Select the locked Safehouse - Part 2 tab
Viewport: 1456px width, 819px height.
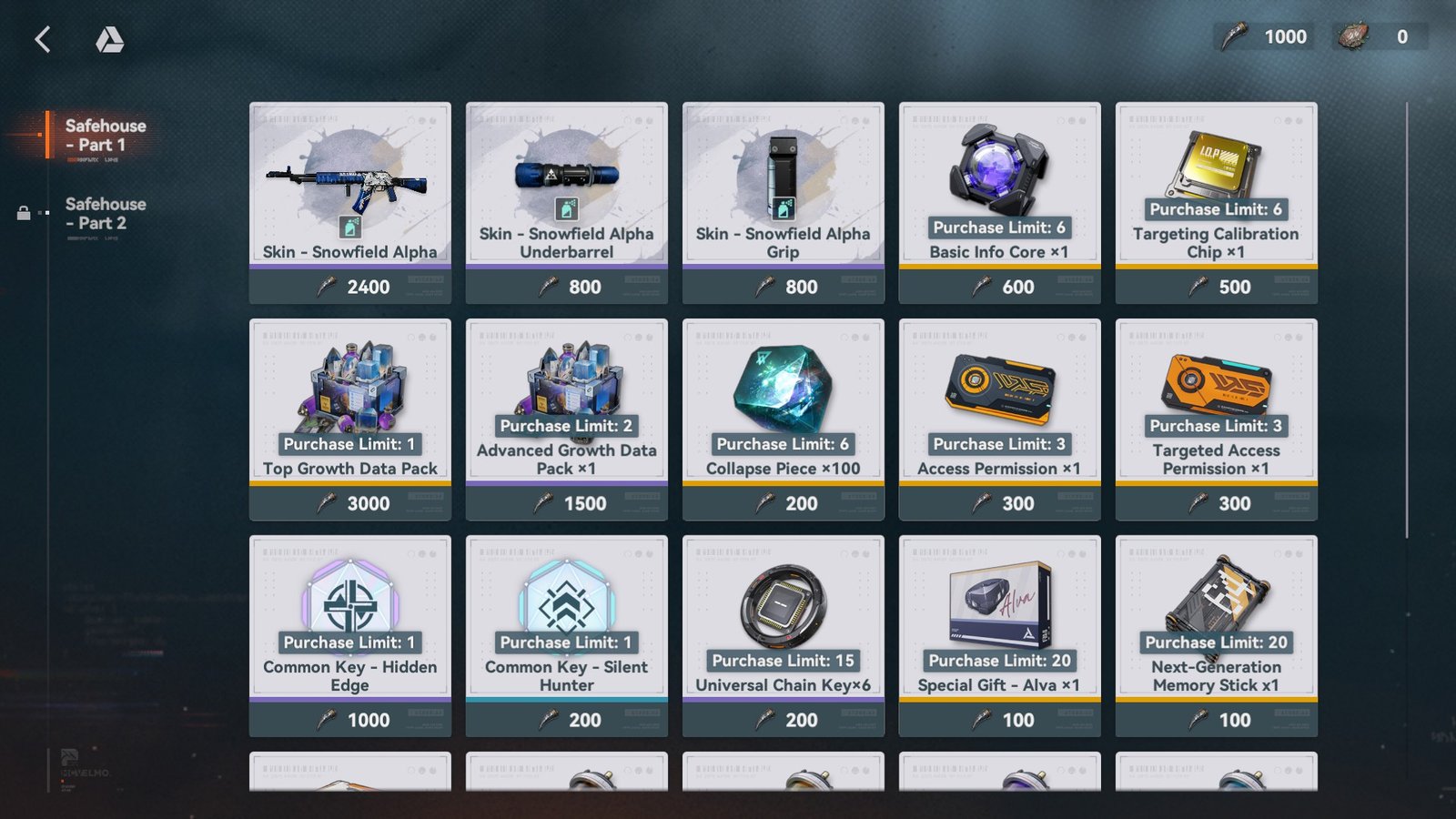pyautogui.click(x=105, y=214)
